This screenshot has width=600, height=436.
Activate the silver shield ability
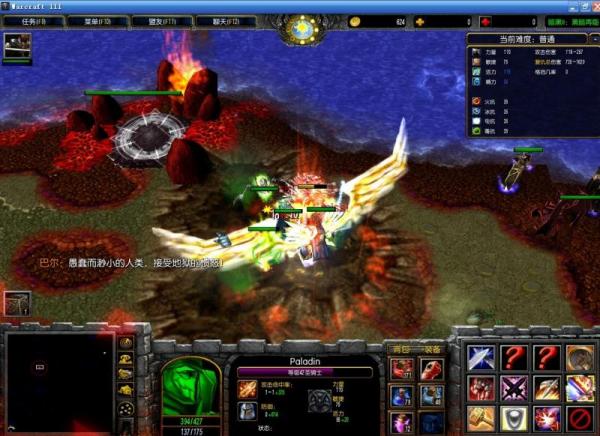pos(513,418)
